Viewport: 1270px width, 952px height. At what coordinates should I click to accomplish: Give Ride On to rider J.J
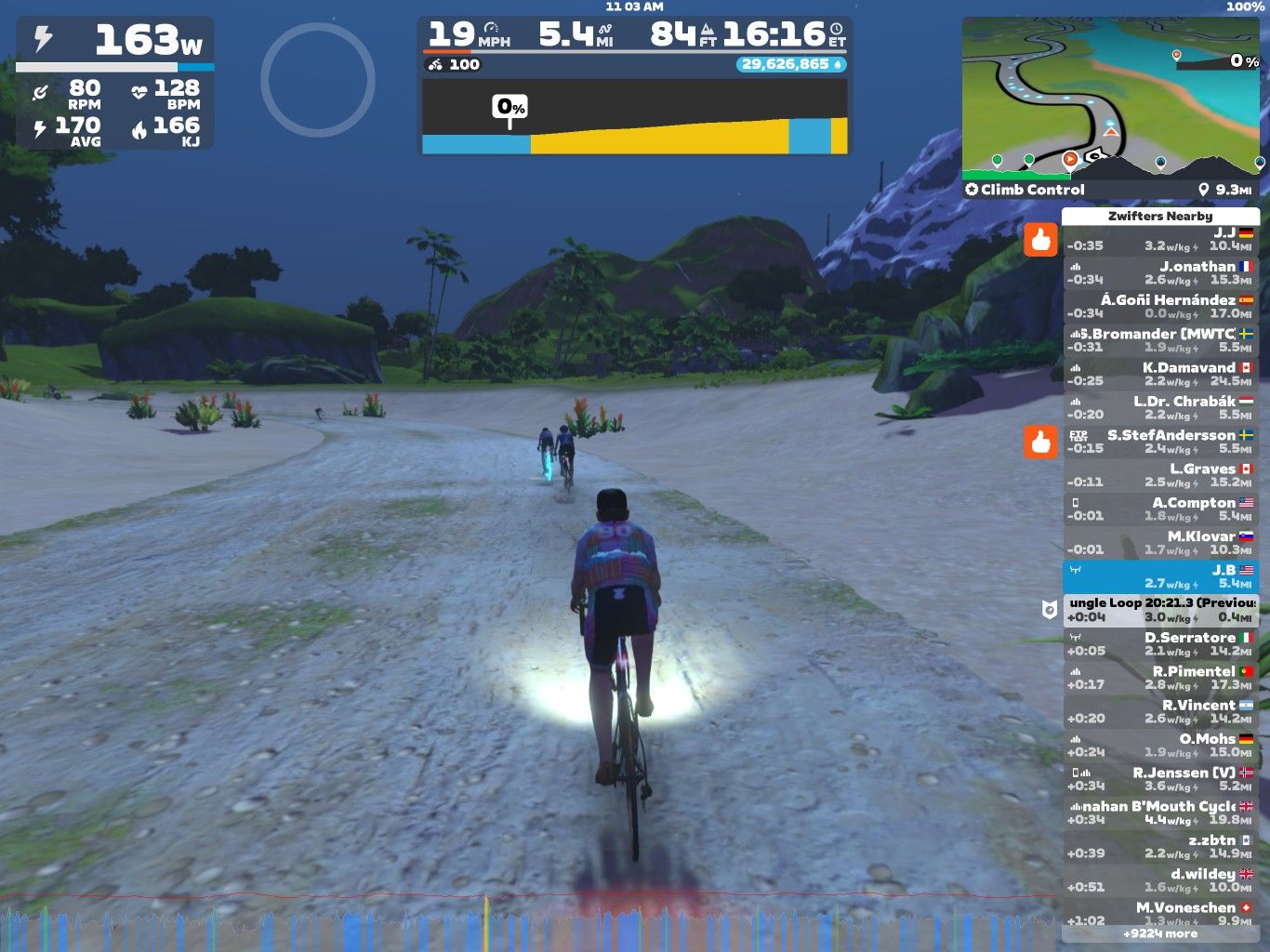tap(1040, 240)
